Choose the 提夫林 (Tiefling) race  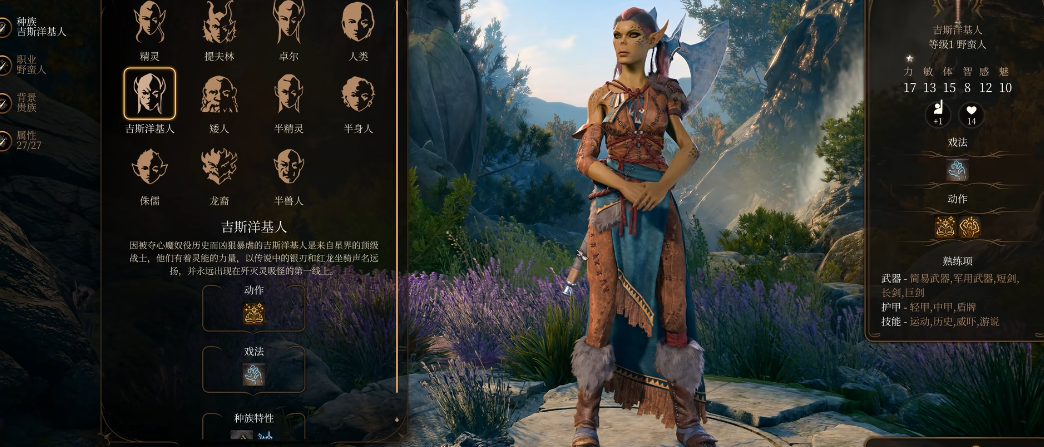[218, 22]
